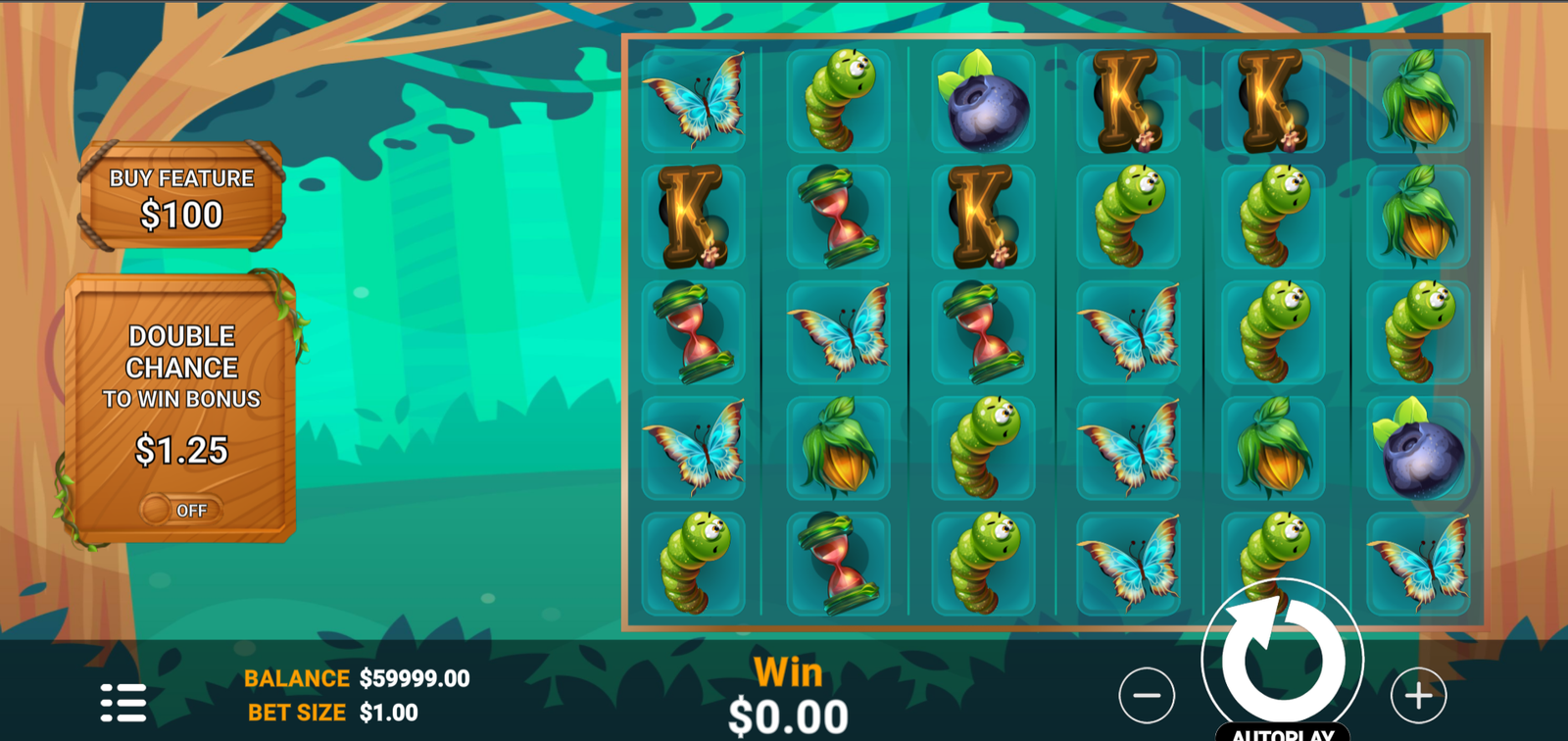Click the blueberry symbol on the third reel
Viewport: 1568px width, 741px height.
point(985,105)
